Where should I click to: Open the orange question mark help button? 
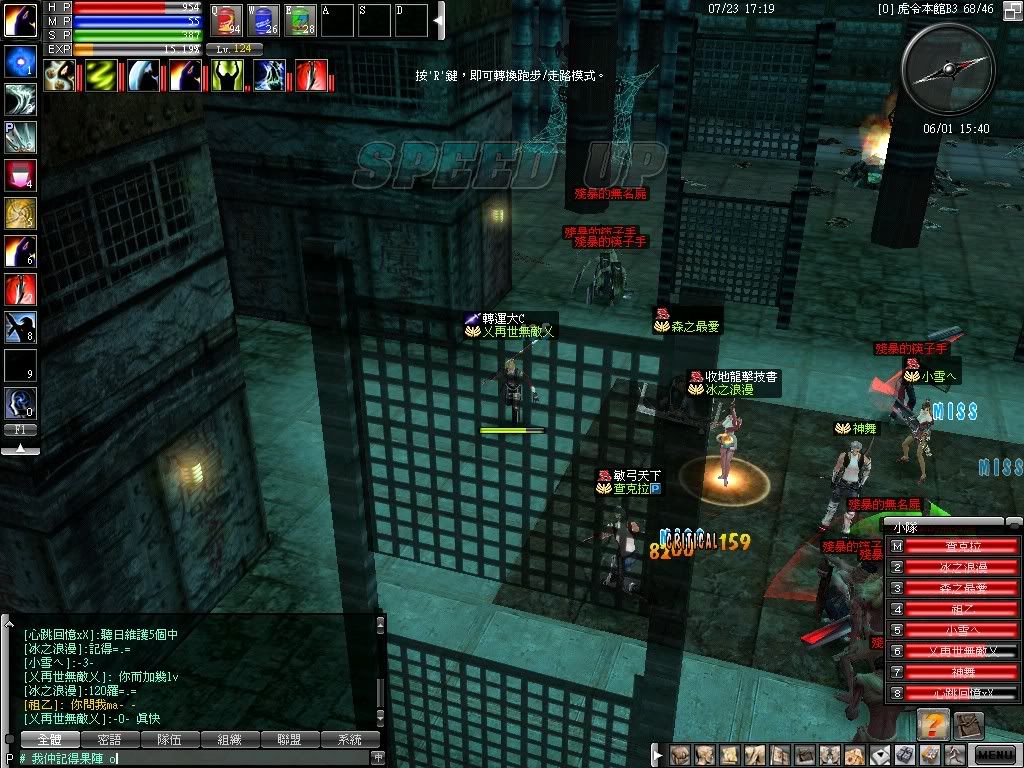click(932, 725)
